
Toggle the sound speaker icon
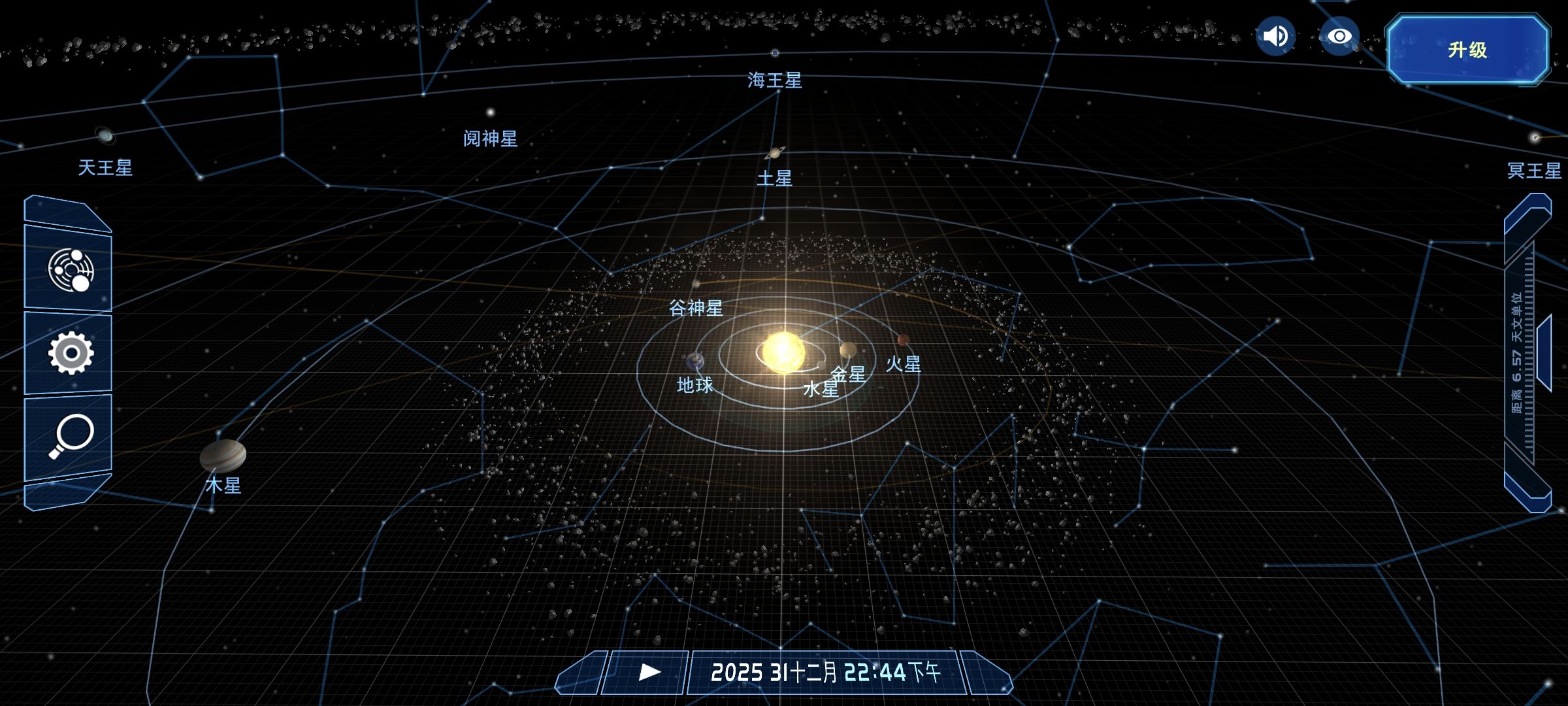click(1275, 36)
